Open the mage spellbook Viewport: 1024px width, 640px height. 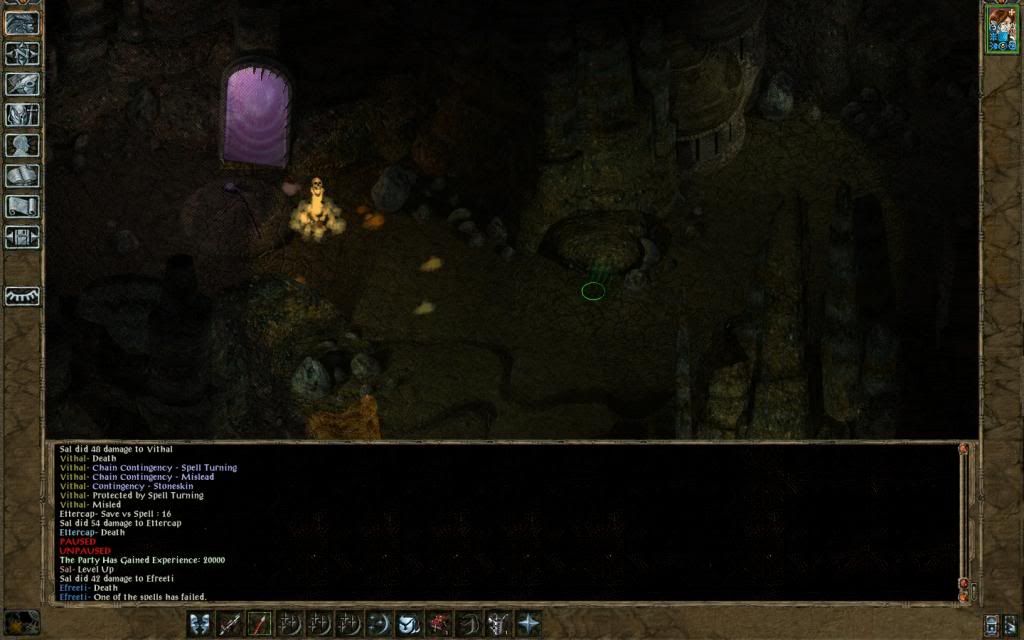tap(23, 177)
